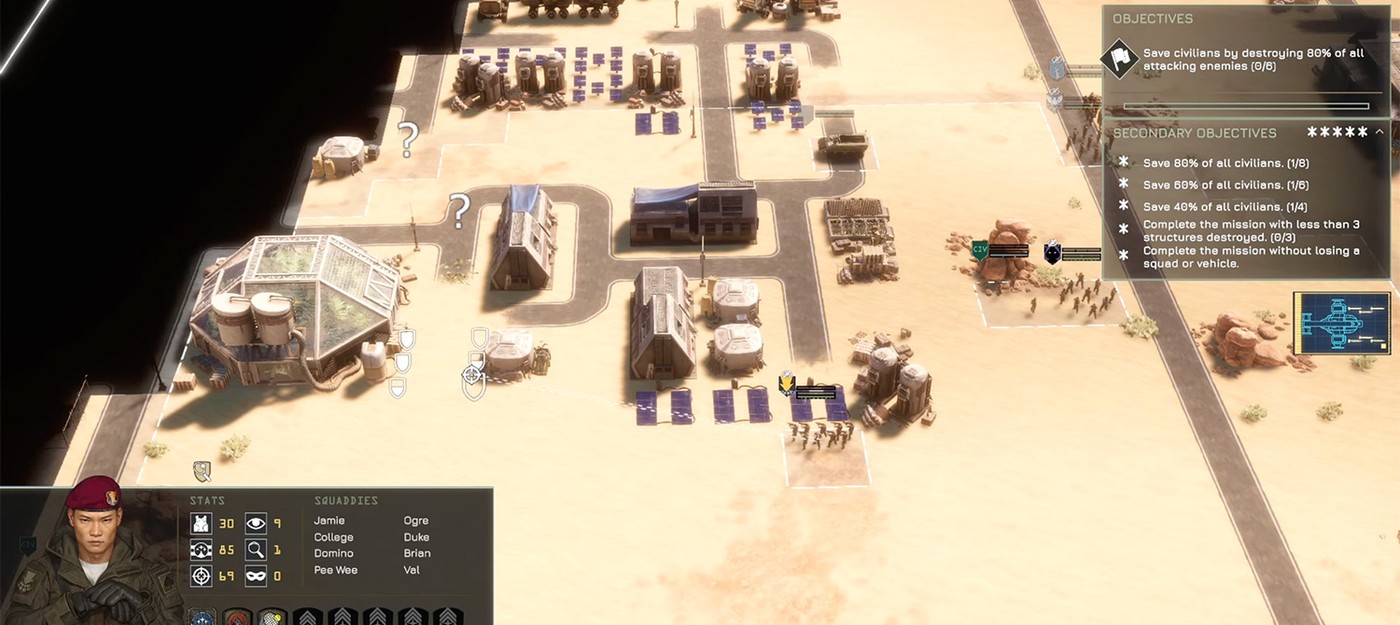Pick Brian in the Squaddies list
This screenshot has height=625, width=1400.
[417, 553]
